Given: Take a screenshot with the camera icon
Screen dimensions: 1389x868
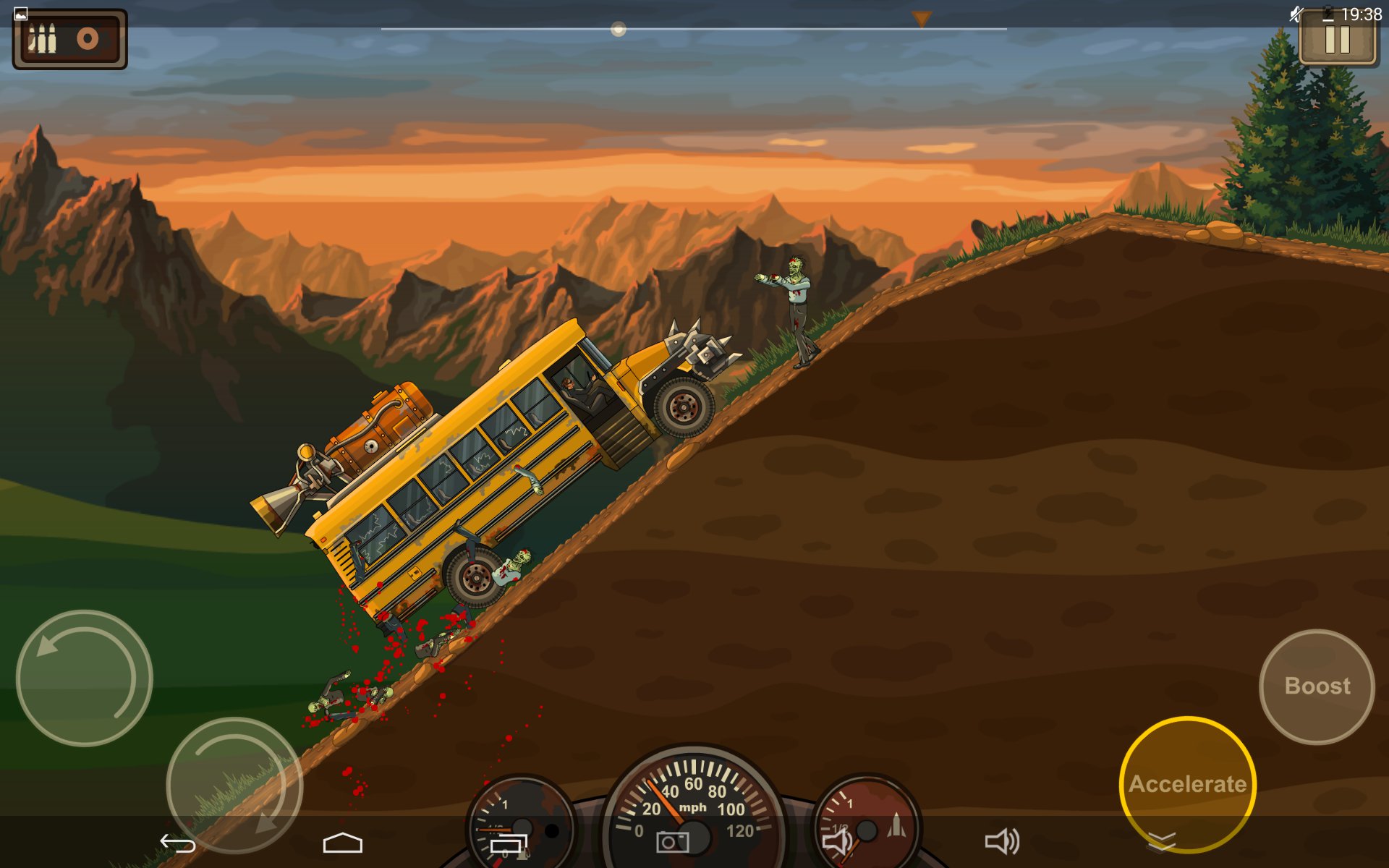Looking at the screenshot, I should 673,842.
